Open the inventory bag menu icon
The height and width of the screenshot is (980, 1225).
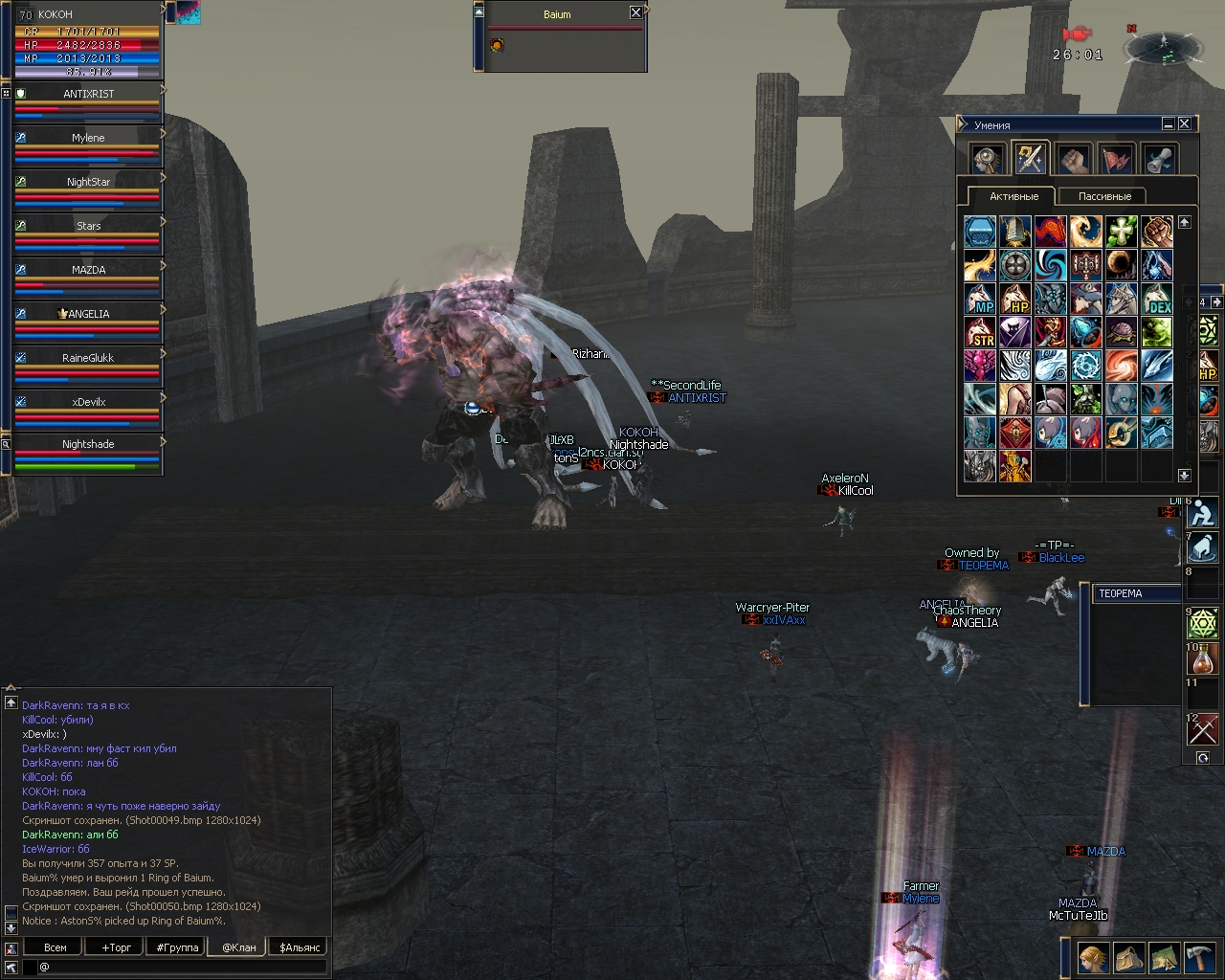(x=1128, y=958)
